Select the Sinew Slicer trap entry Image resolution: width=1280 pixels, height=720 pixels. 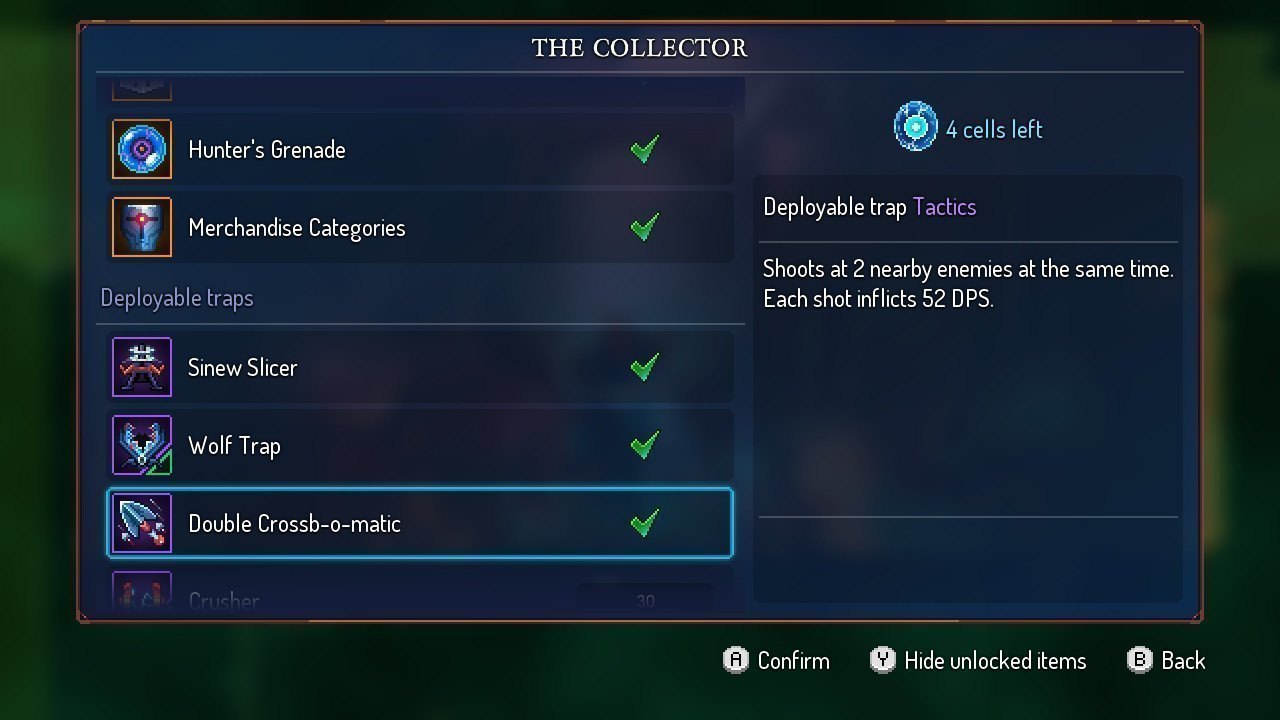420,367
